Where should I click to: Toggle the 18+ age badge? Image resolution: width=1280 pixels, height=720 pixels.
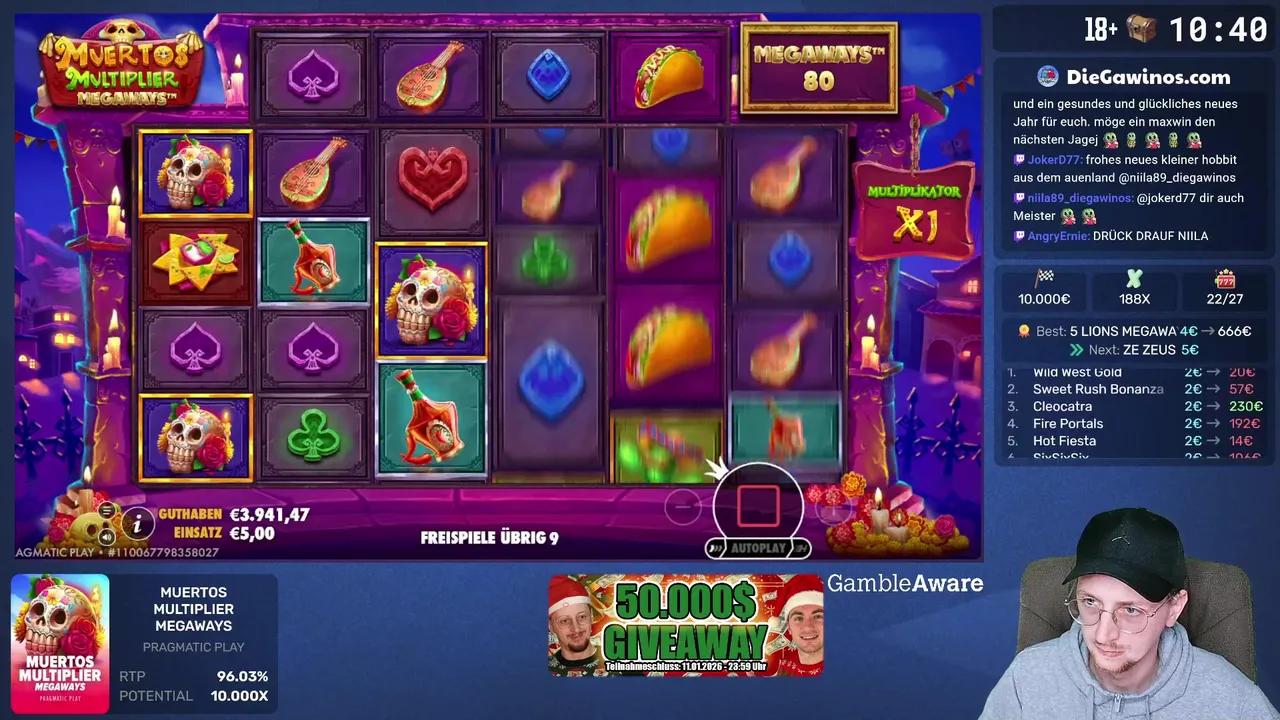pyautogui.click(x=1102, y=29)
